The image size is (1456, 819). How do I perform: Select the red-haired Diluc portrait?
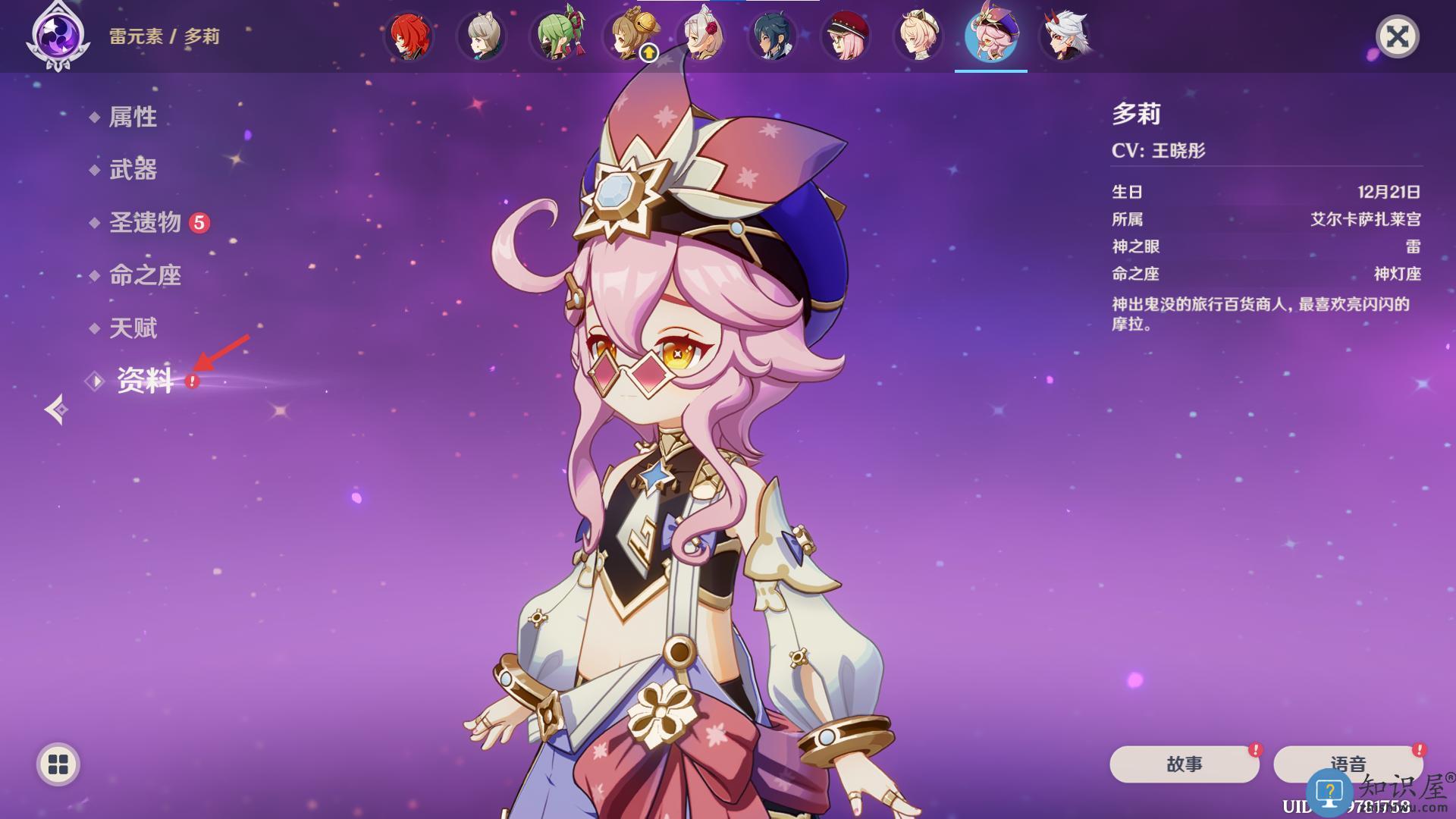pos(409,36)
